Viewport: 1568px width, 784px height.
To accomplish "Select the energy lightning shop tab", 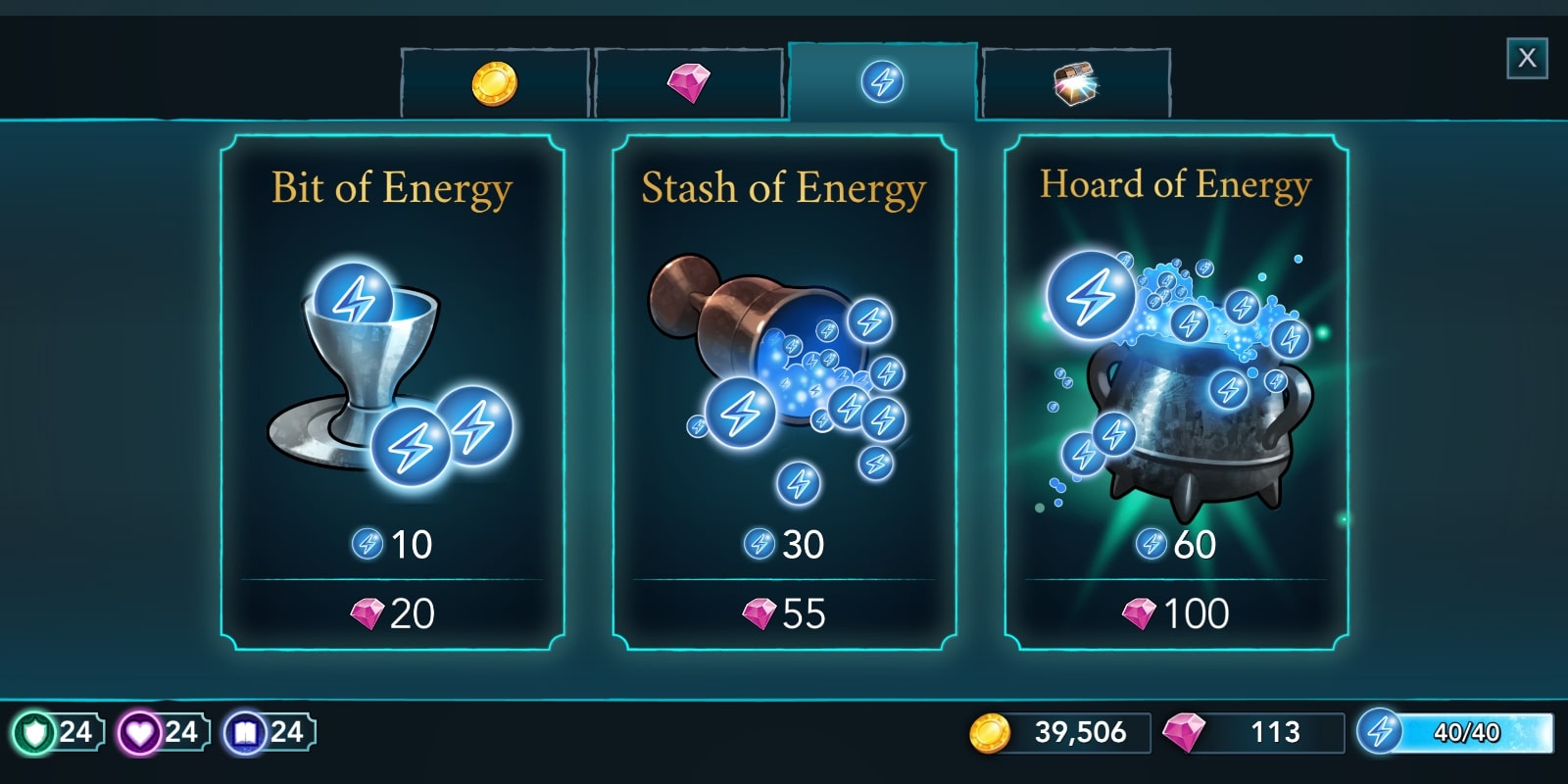I will (882, 81).
